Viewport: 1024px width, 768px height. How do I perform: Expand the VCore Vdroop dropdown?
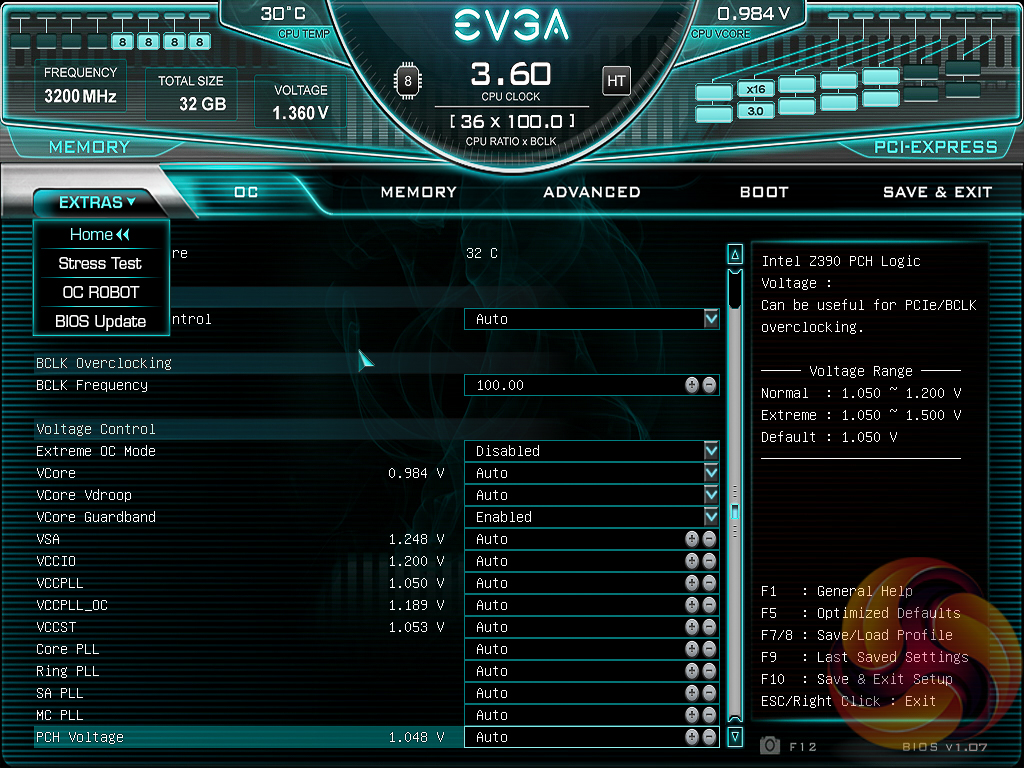(x=711, y=495)
